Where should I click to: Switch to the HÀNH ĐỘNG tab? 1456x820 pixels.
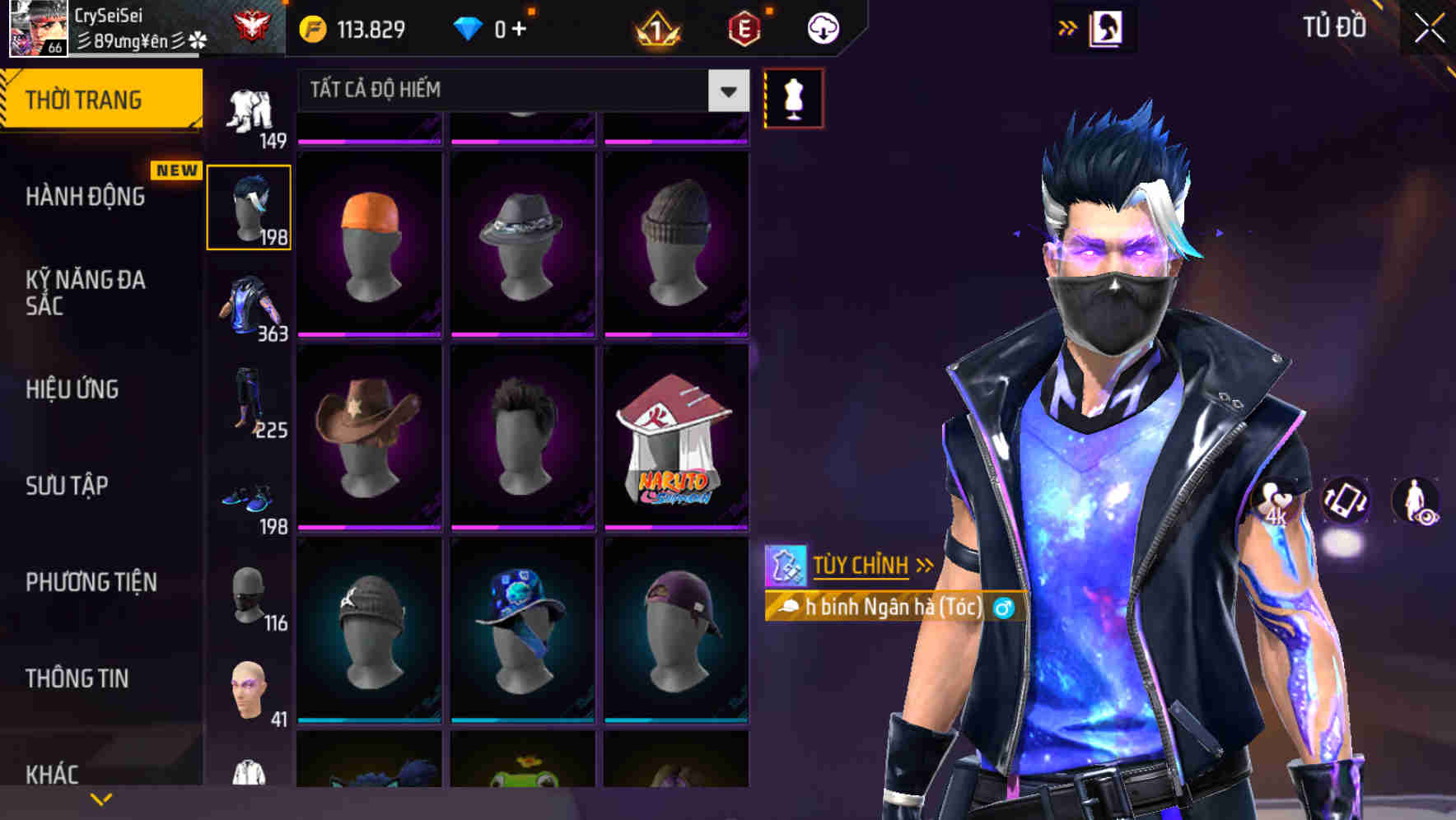point(86,197)
